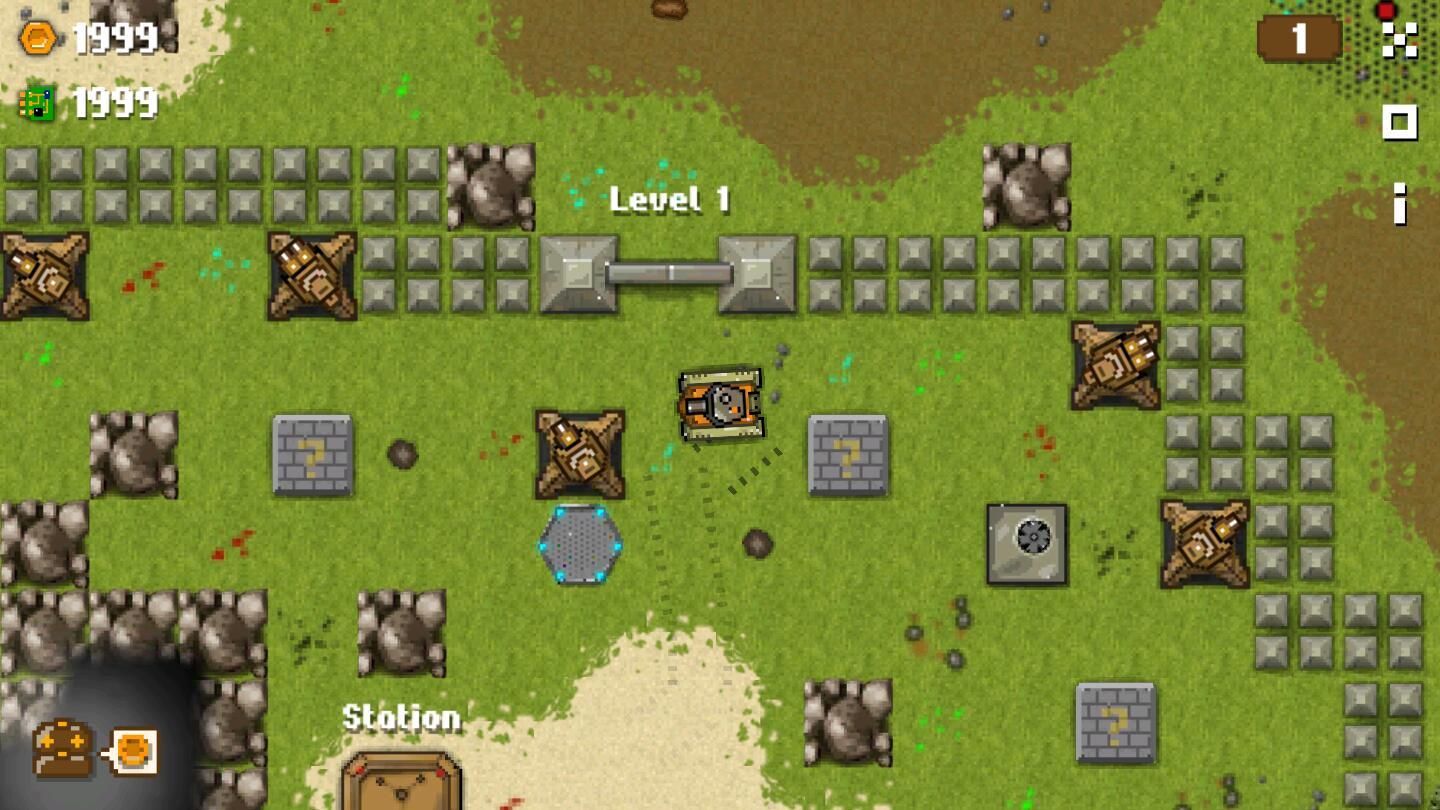Select the Level 1 title text

pyautogui.click(x=670, y=200)
